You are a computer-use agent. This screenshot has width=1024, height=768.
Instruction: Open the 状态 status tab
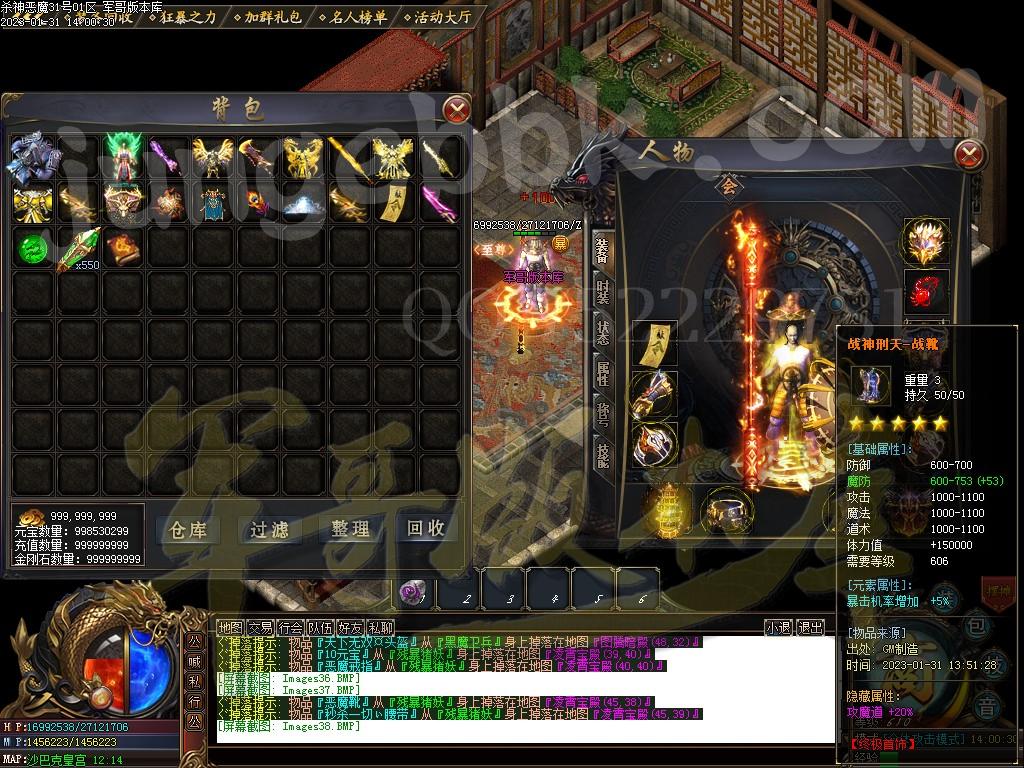(x=602, y=332)
